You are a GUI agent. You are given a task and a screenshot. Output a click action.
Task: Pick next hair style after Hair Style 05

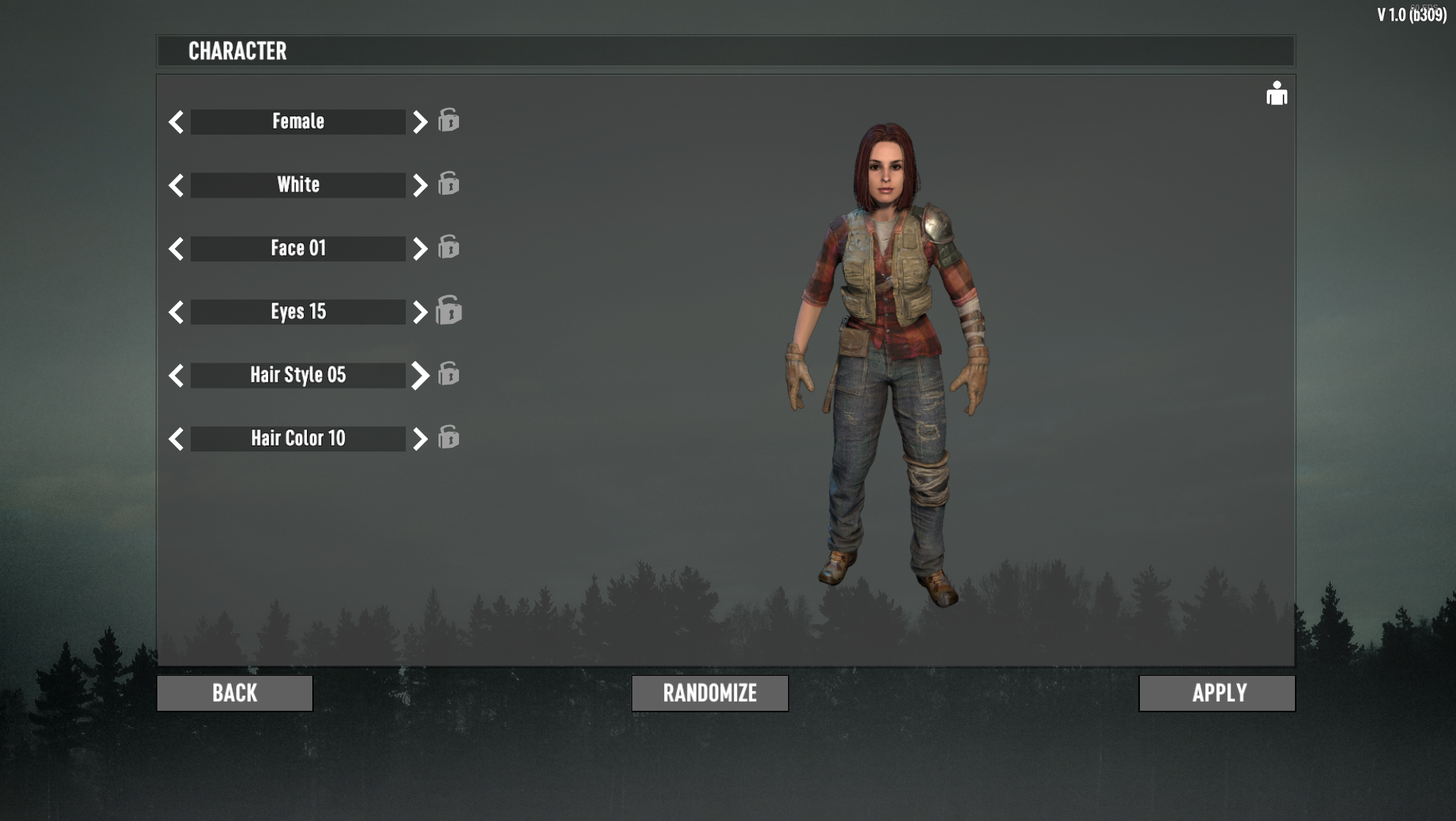point(419,376)
